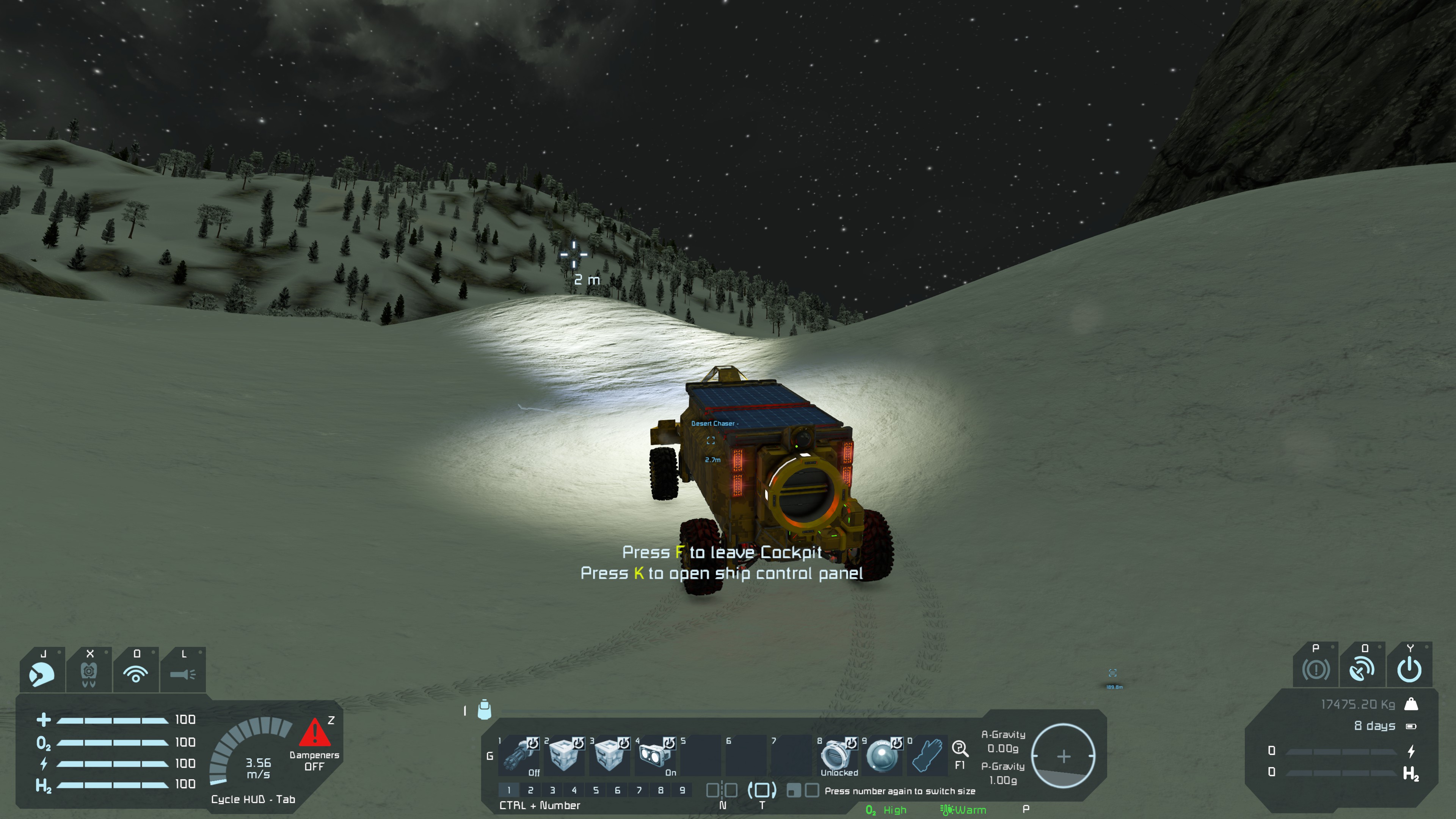Viewport: 1456px width, 819px height.
Task: Select the block size icon above T
Action: click(762, 790)
